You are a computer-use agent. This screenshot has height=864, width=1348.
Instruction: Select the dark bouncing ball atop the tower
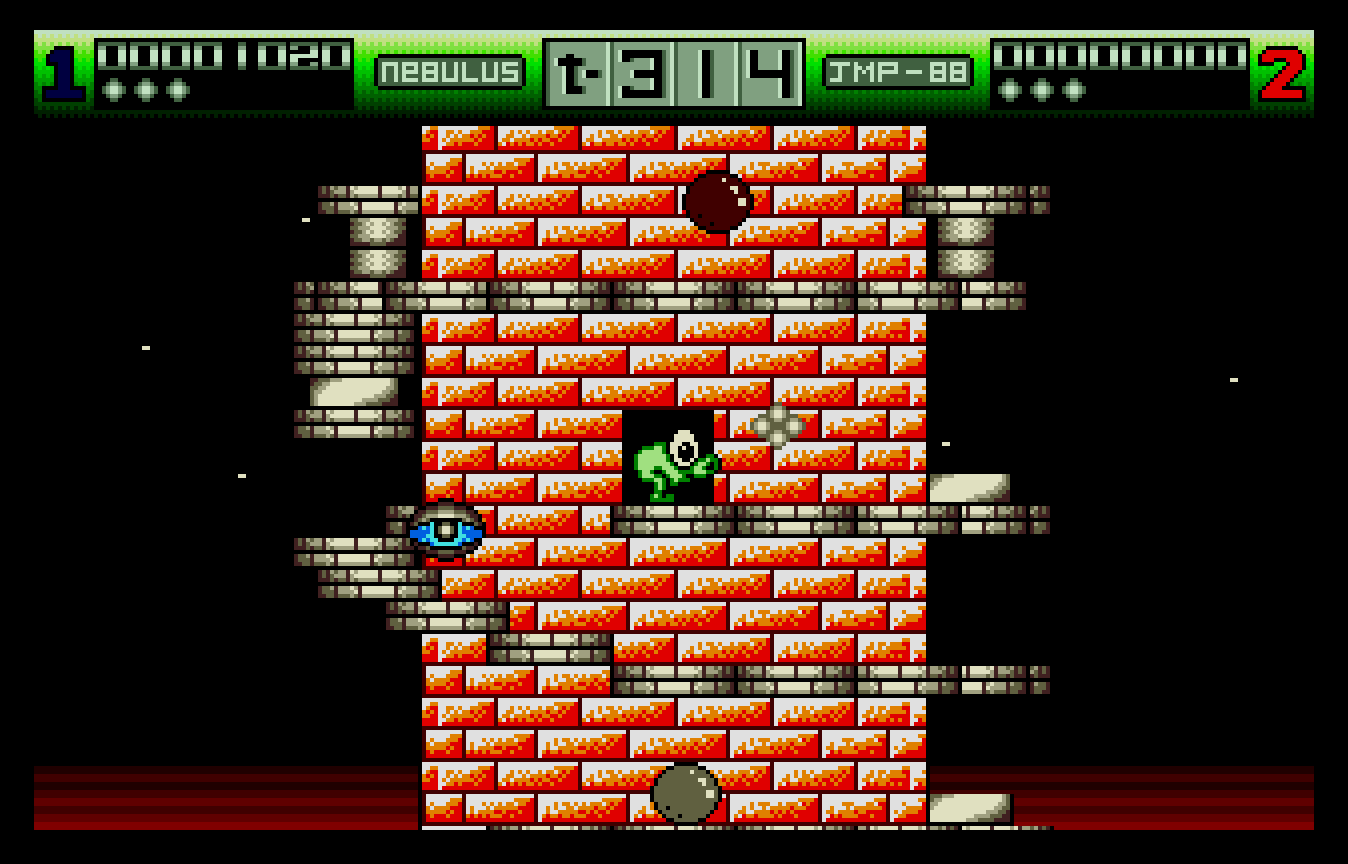pyautogui.click(x=719, y=200)
